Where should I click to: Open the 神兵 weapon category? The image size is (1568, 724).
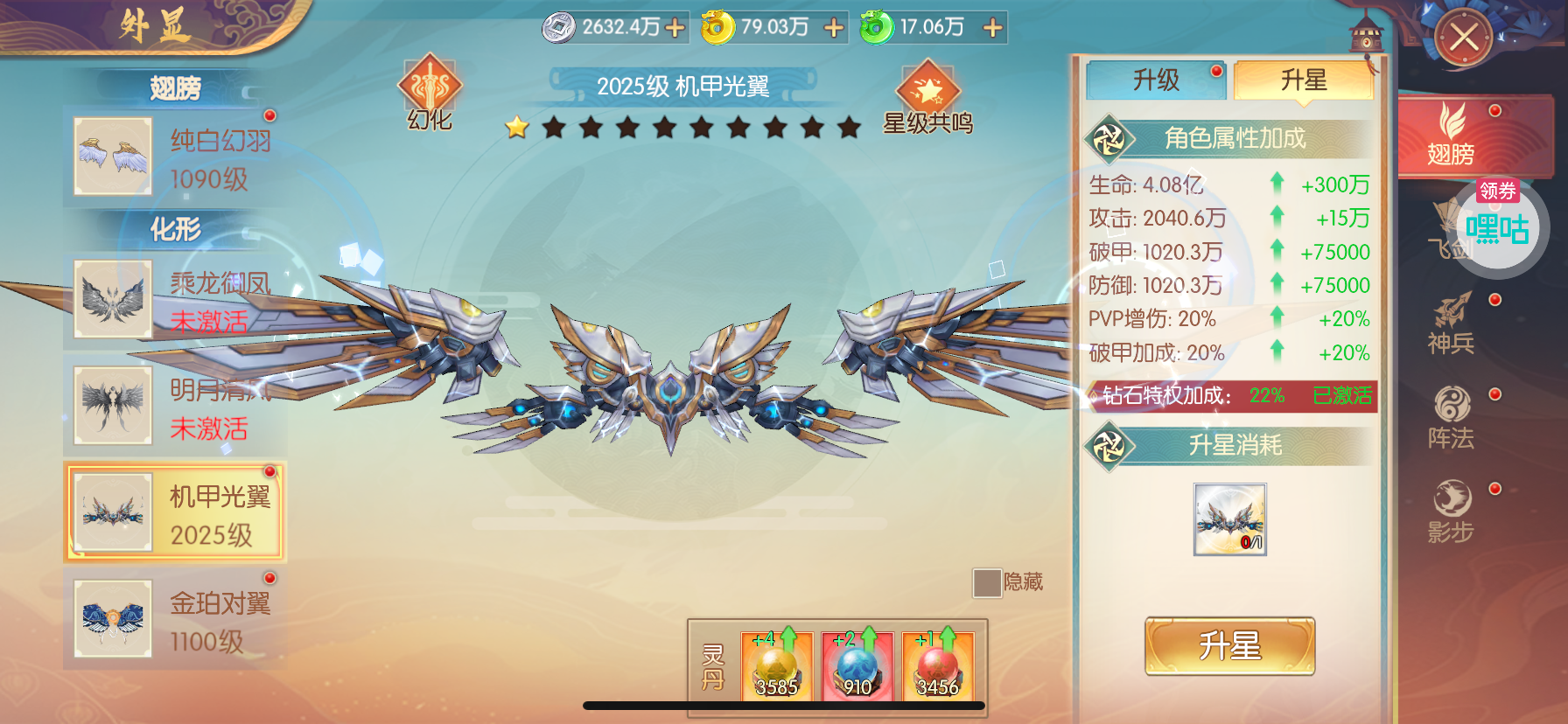[x=1452, y=324]
